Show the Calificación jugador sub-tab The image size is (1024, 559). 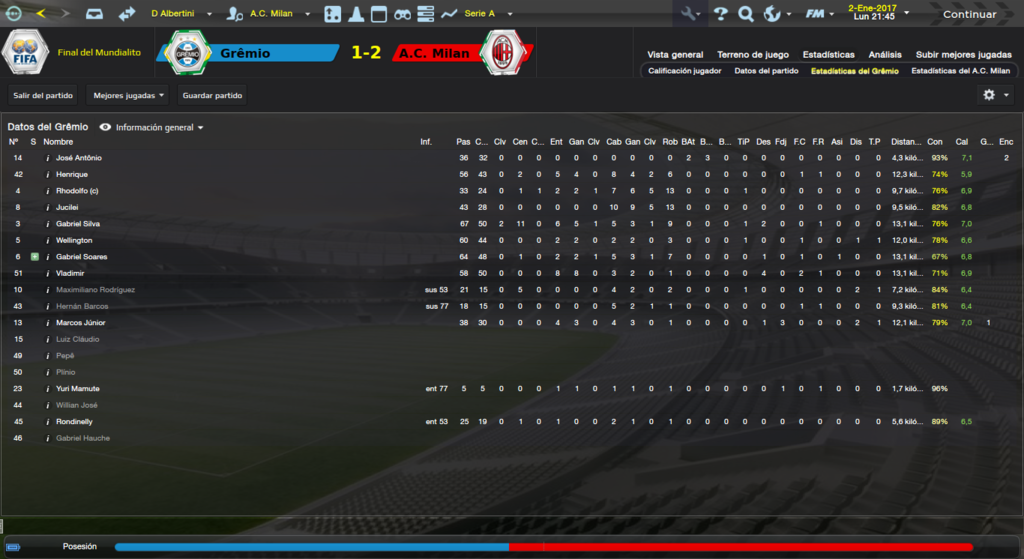tap(684, 71)
